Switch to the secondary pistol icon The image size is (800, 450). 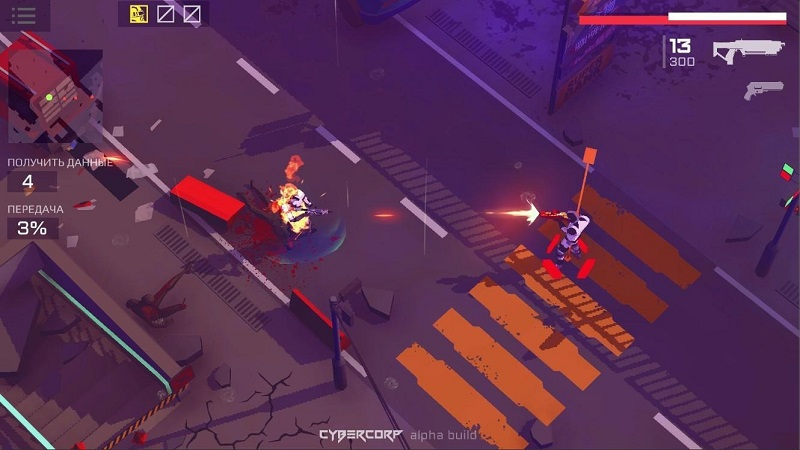763,90
